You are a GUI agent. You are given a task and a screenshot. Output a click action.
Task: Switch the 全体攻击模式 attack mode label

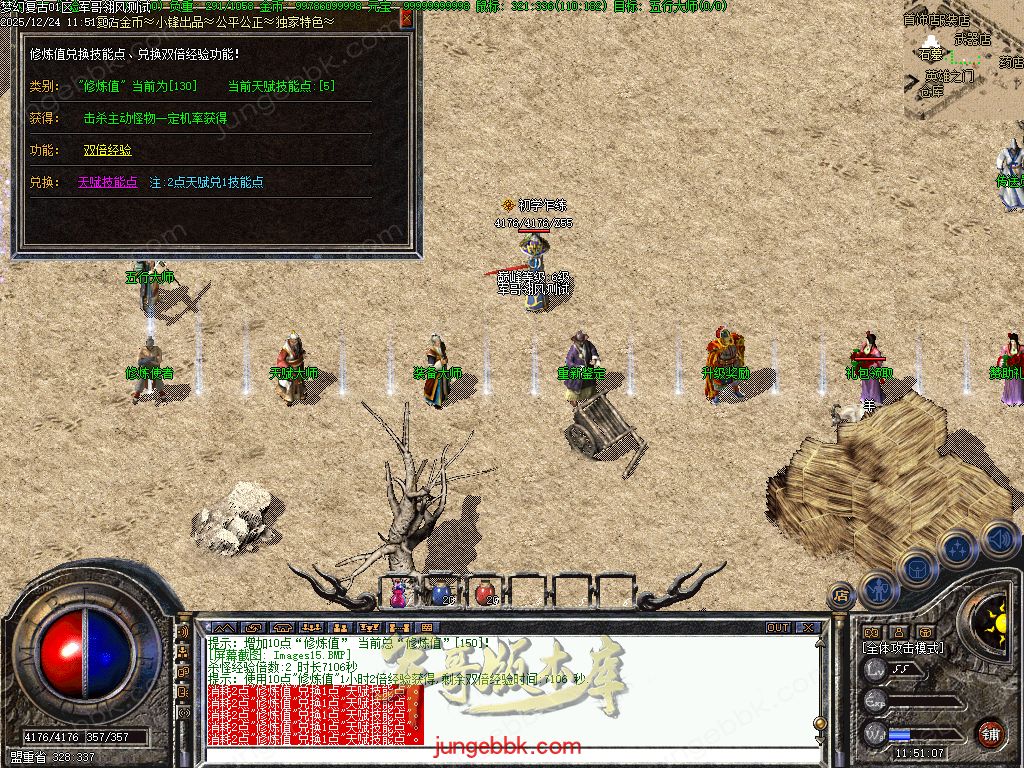click(x=903, y=648)
